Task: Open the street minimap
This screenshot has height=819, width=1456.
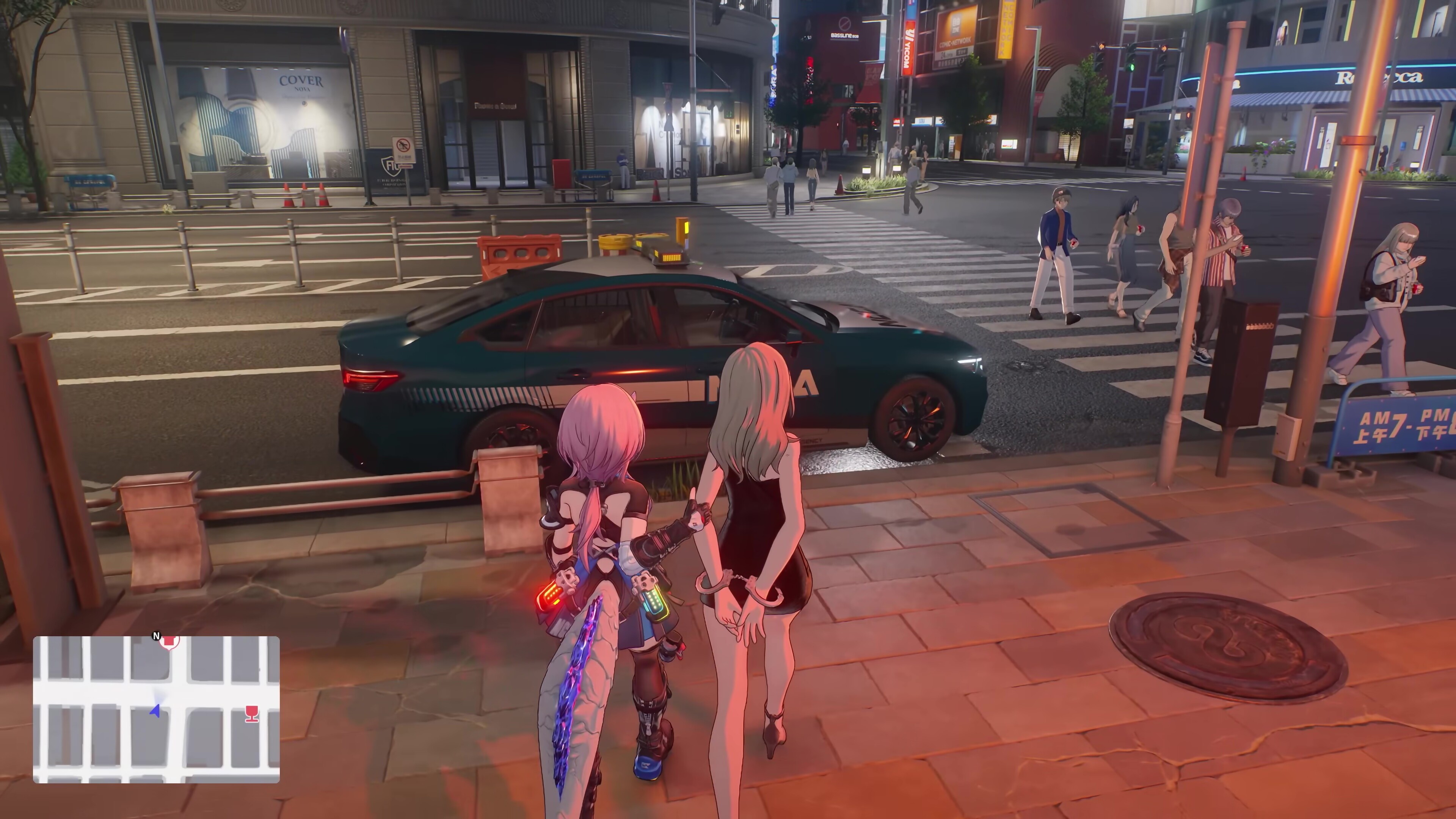Action: point(156,709)
